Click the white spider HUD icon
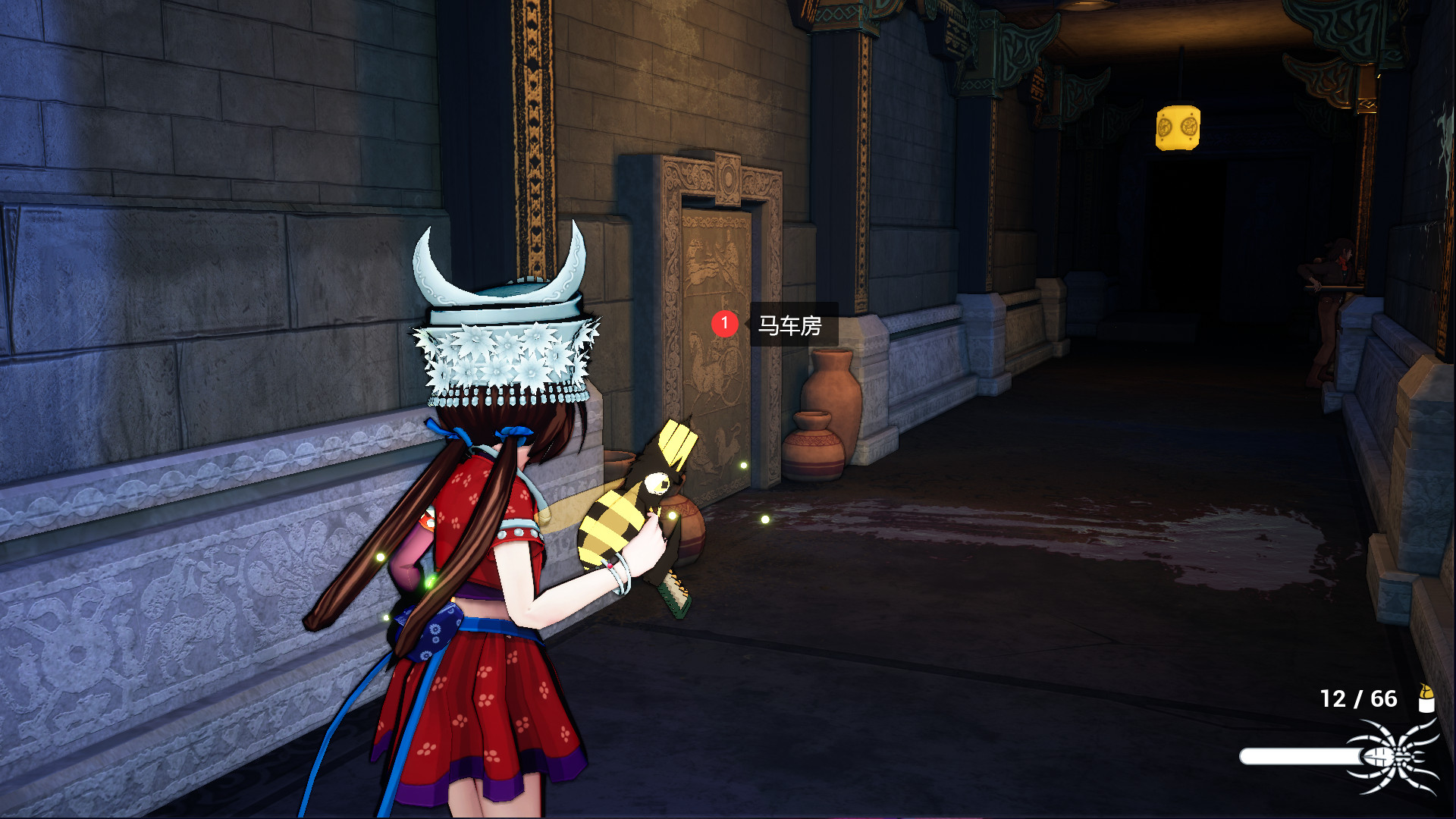The image size is (1456, 819). pyautogui.click(x=1394, y=757)
